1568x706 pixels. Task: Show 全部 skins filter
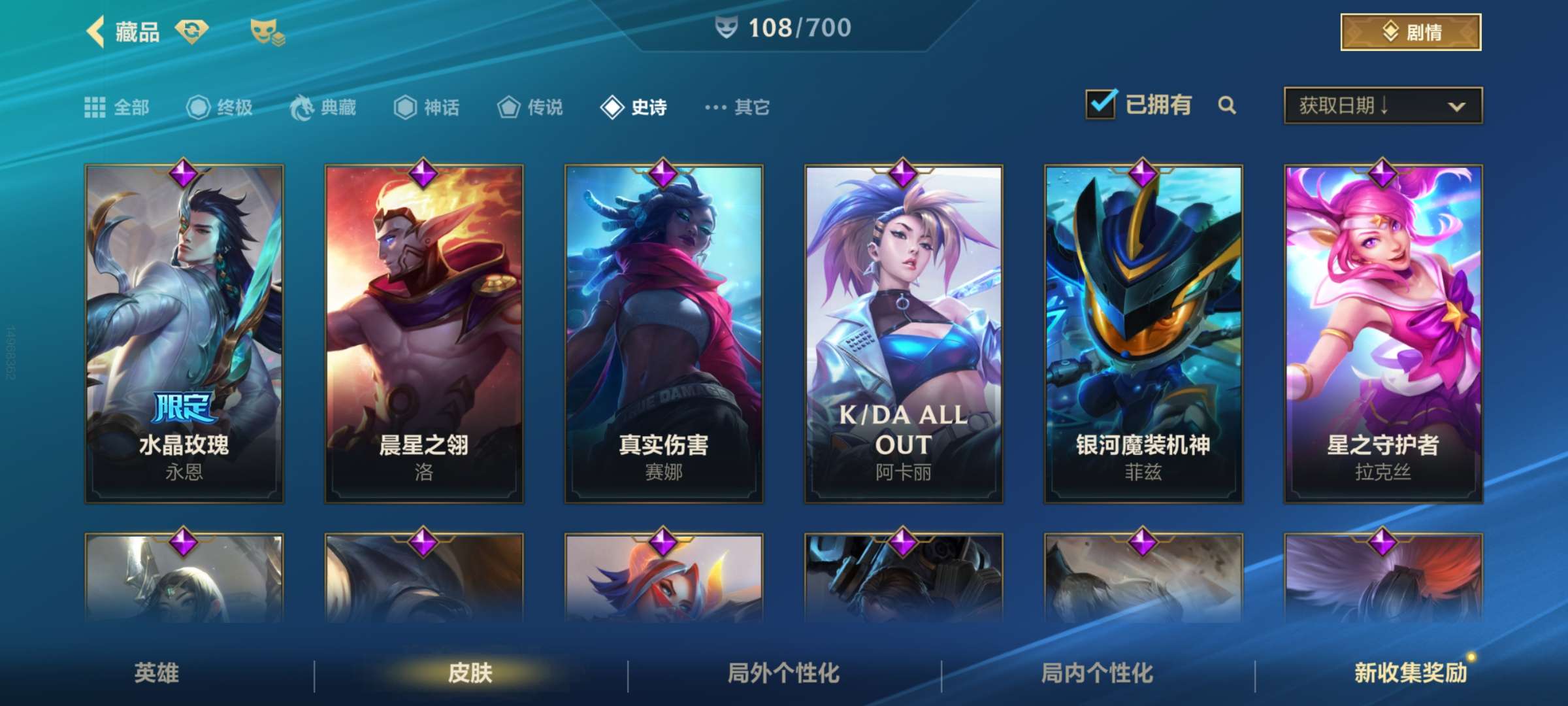click(x=118, y=107)
